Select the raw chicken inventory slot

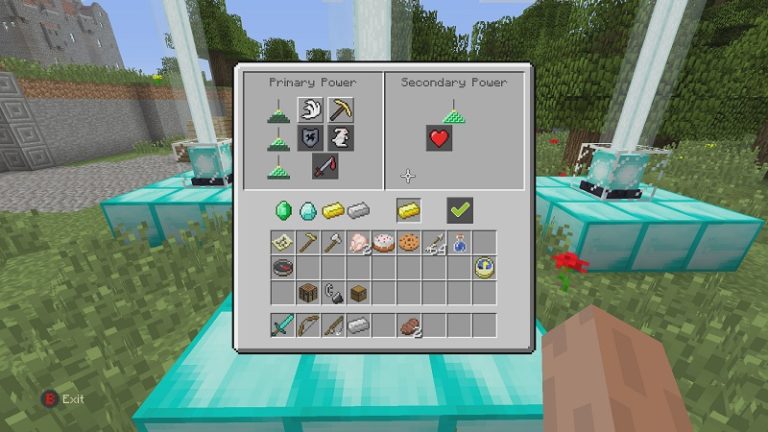(358, 242)
